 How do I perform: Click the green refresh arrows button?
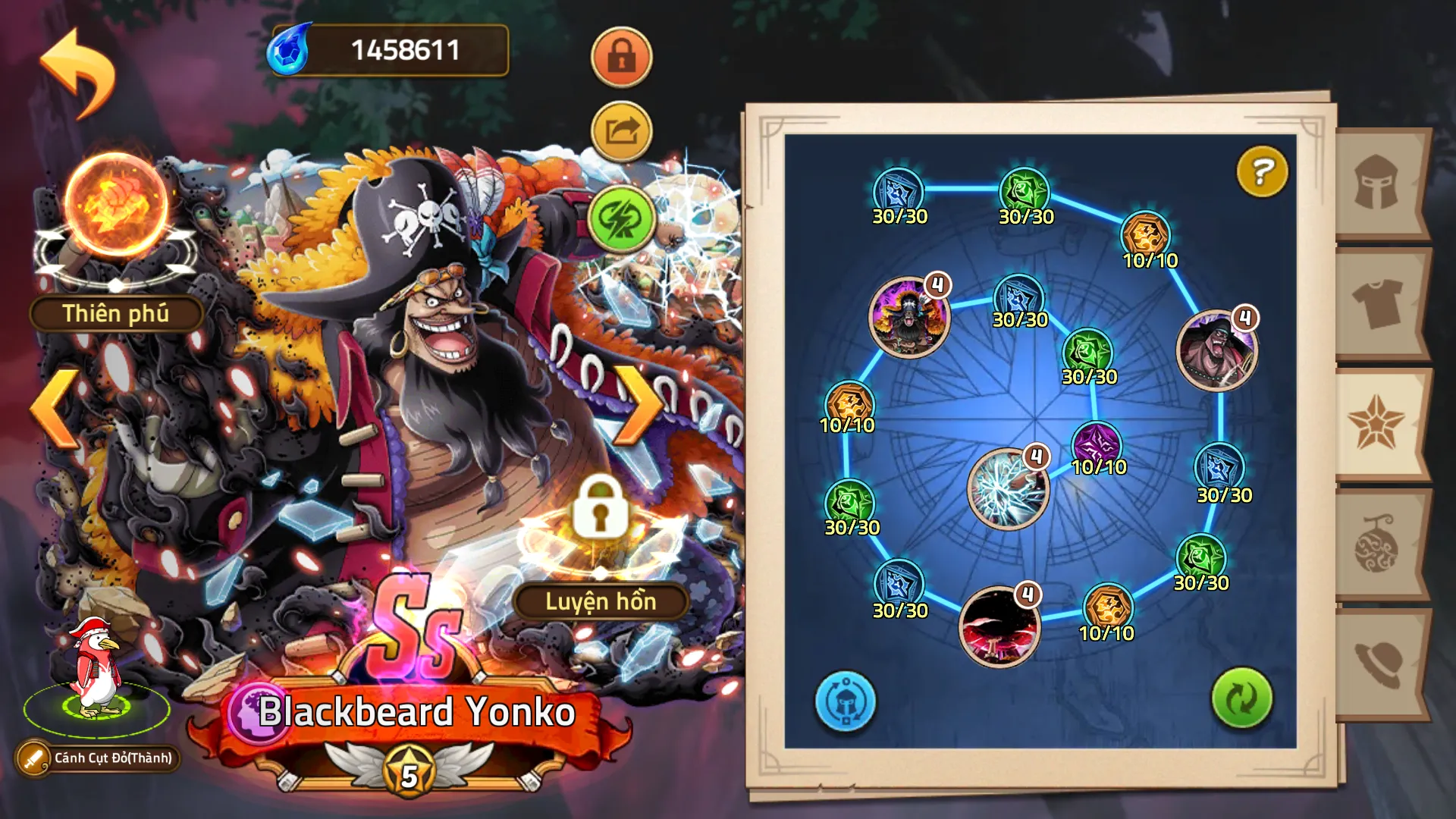pos(1241,698)
